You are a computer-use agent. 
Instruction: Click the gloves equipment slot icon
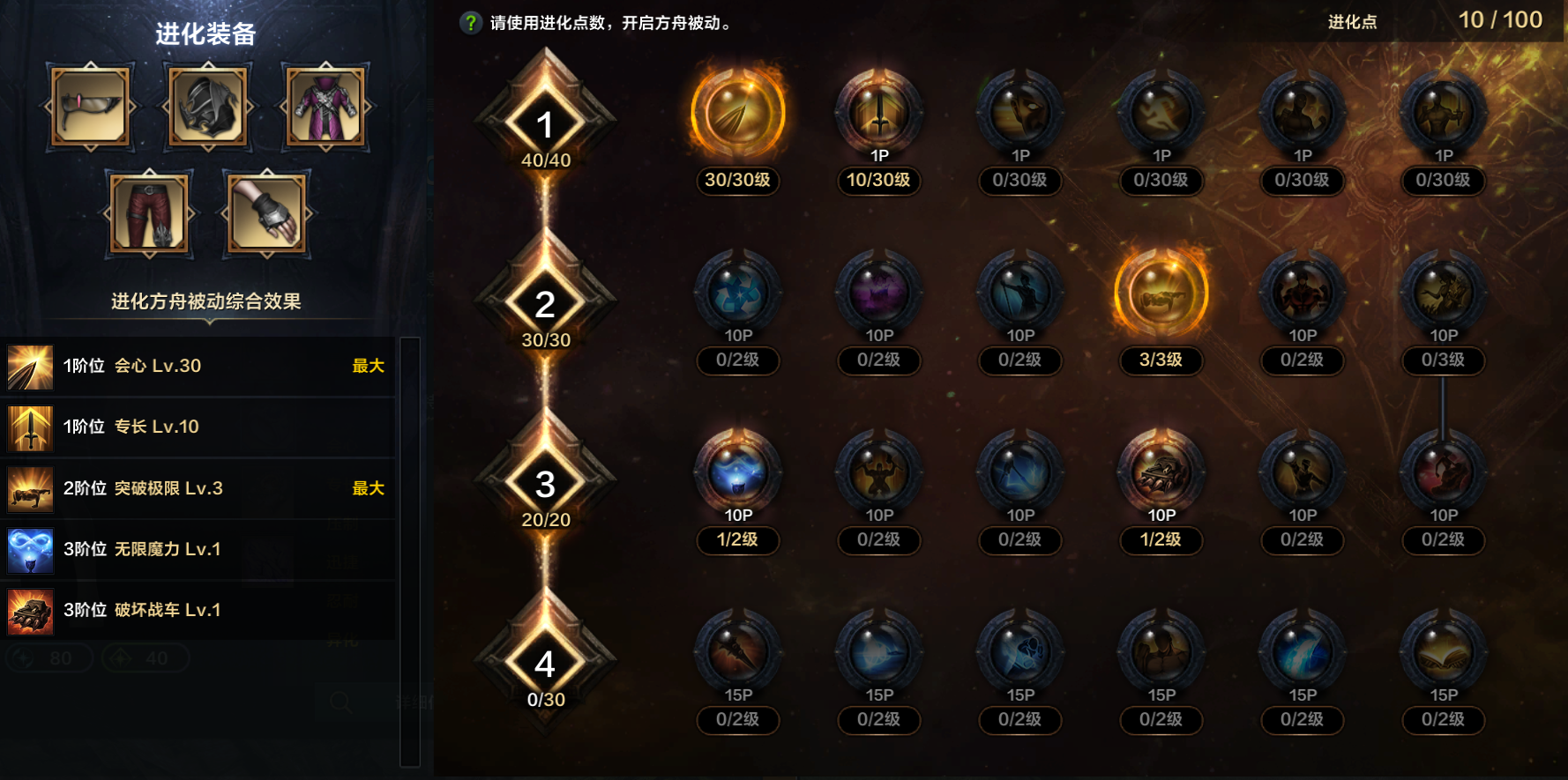point(265,214)
